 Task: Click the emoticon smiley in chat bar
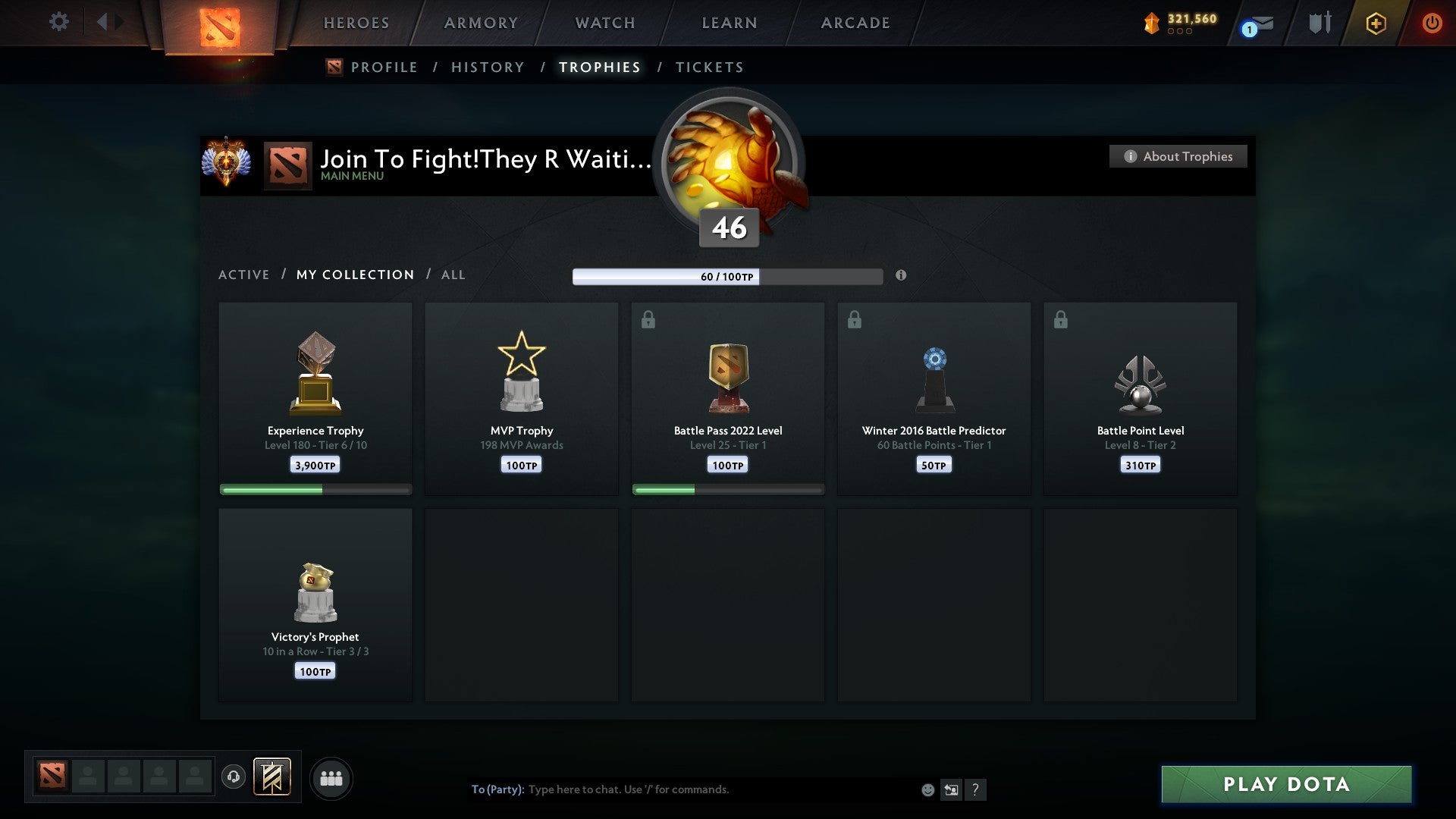tap(929, 789)
